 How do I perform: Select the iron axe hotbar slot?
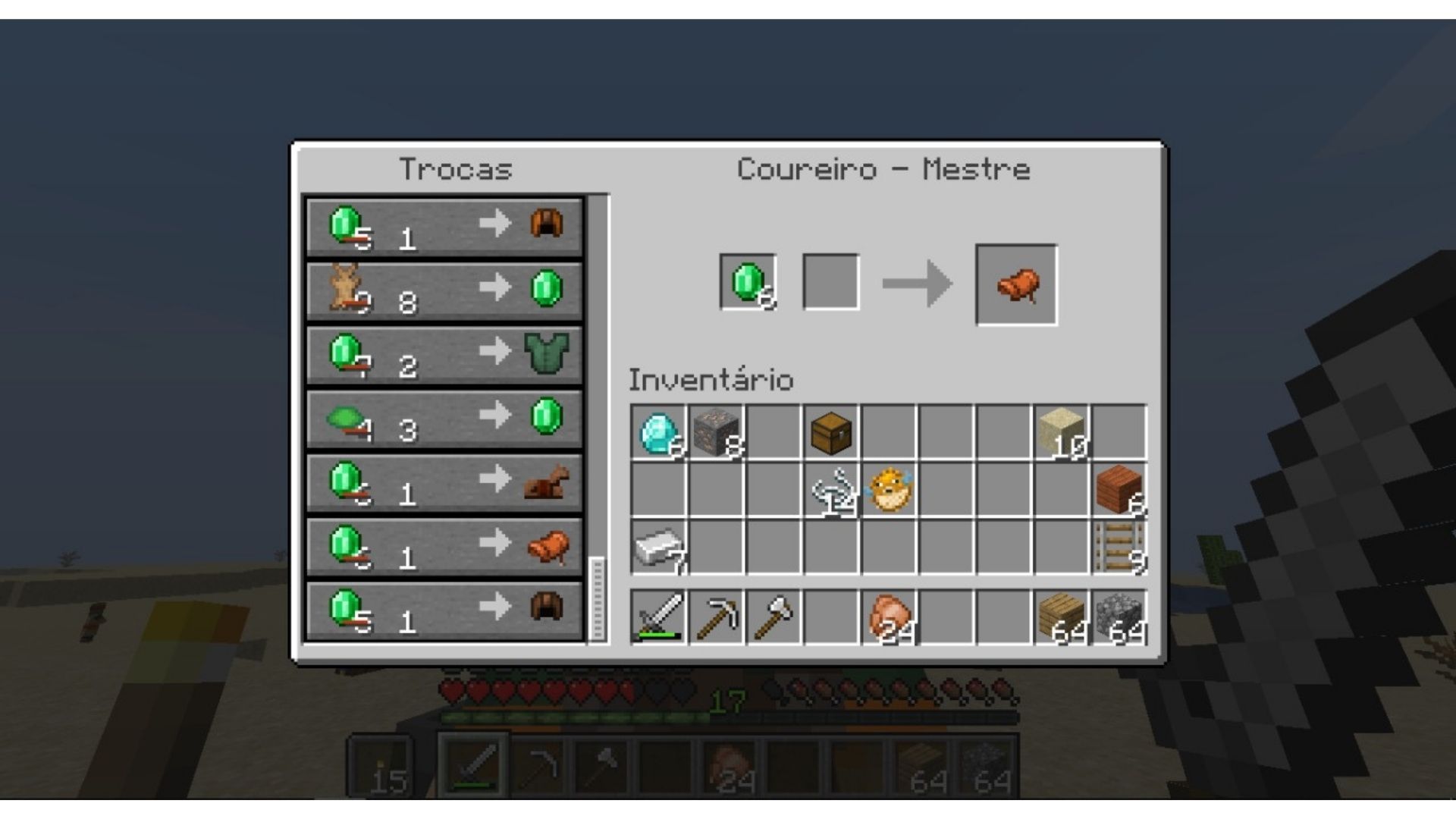pos(773,617)
